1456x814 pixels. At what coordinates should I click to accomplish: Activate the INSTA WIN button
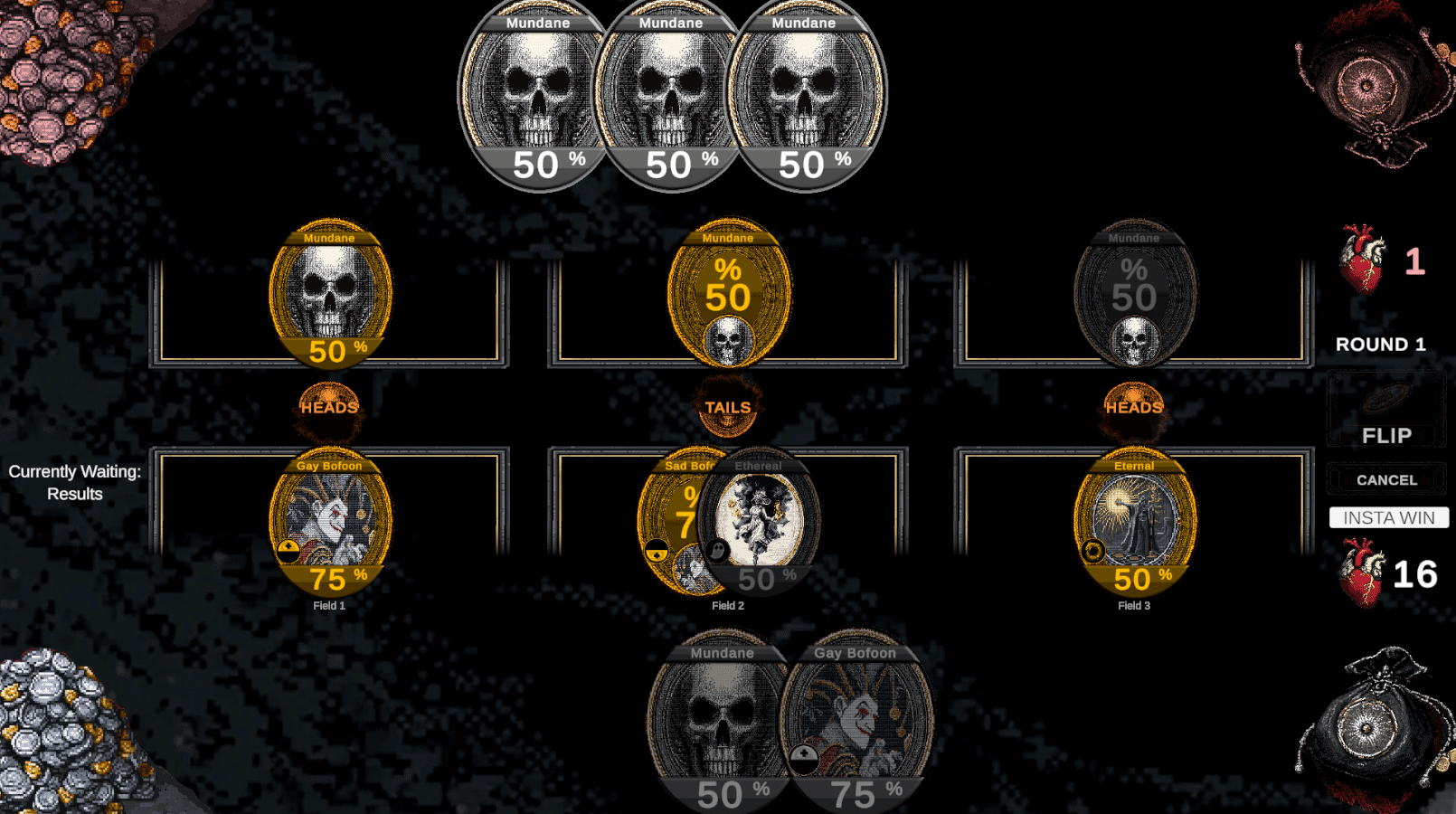point(1388,517)
